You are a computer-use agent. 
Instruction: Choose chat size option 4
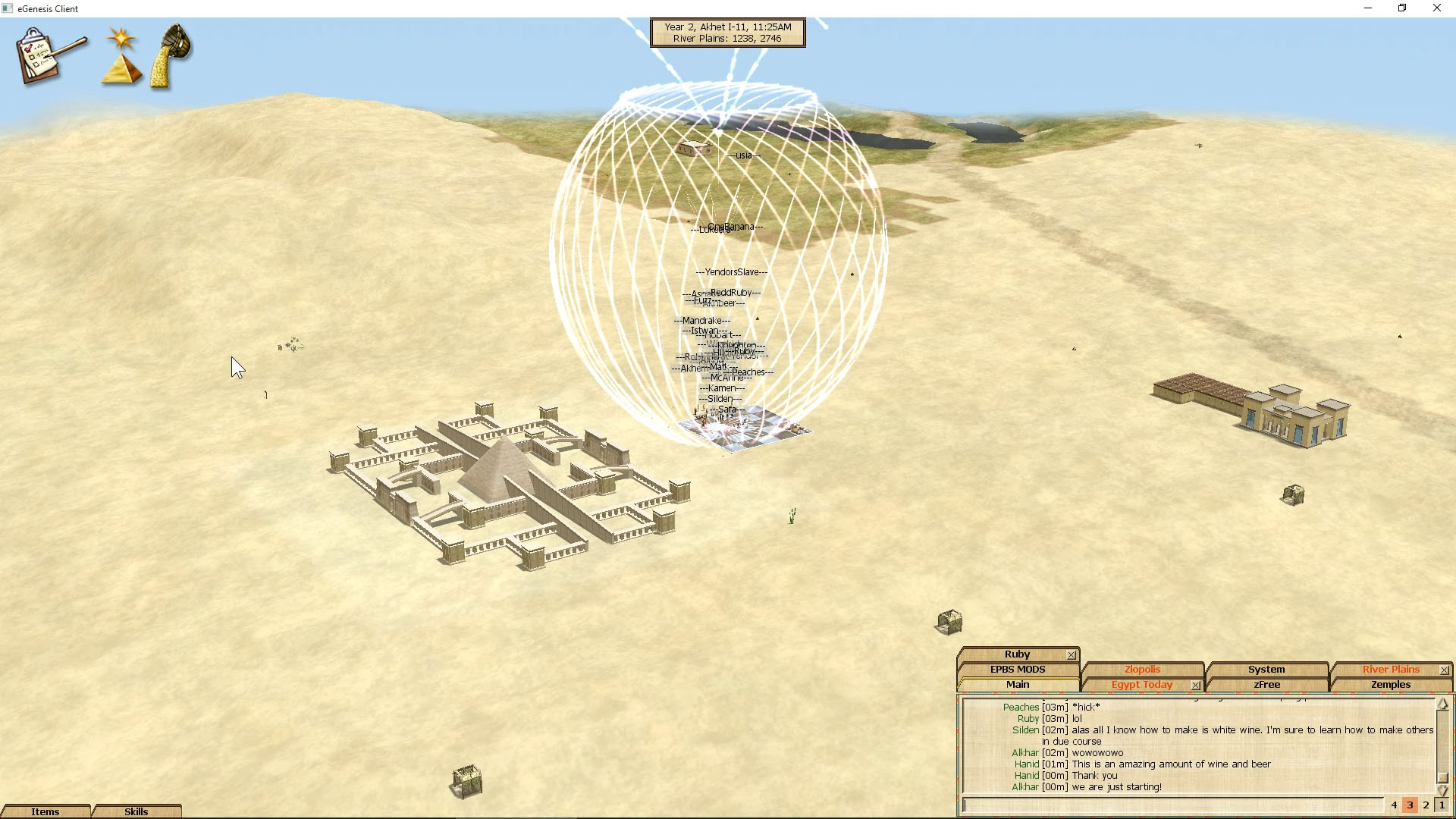pyautogui.click(x=1394, y=805)
